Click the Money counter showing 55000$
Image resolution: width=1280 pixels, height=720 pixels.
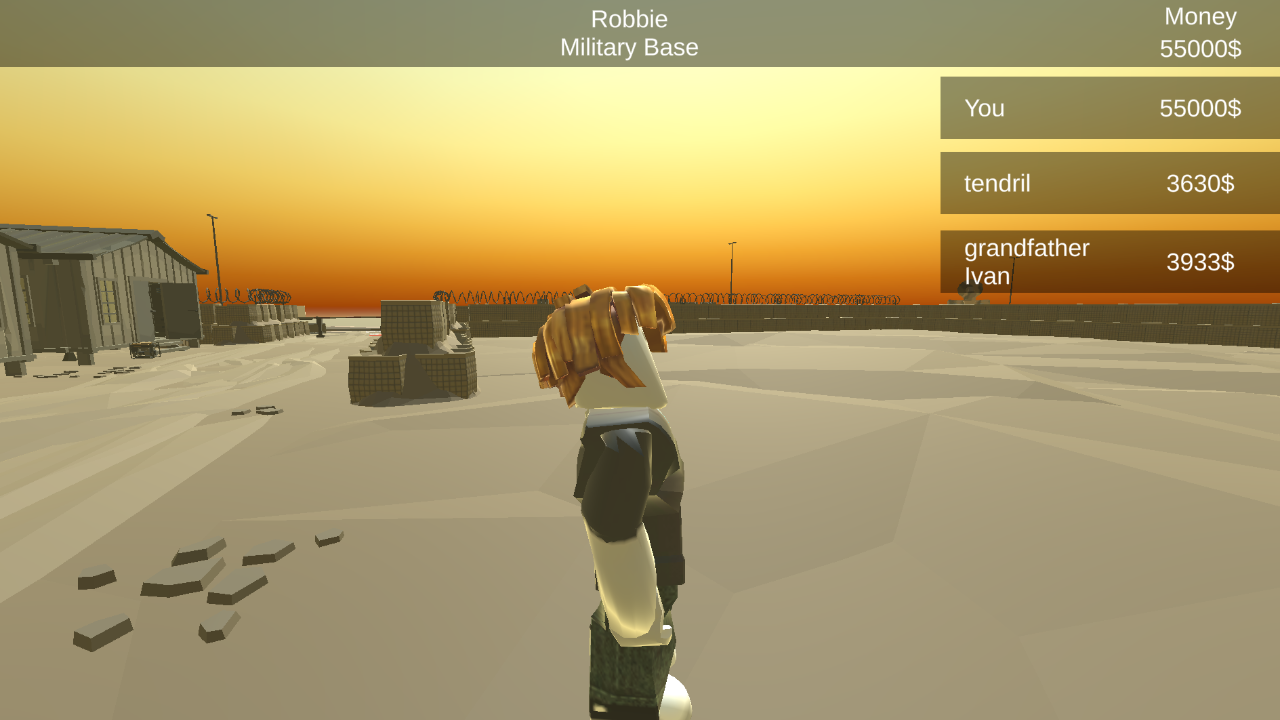click(1199, 32)
